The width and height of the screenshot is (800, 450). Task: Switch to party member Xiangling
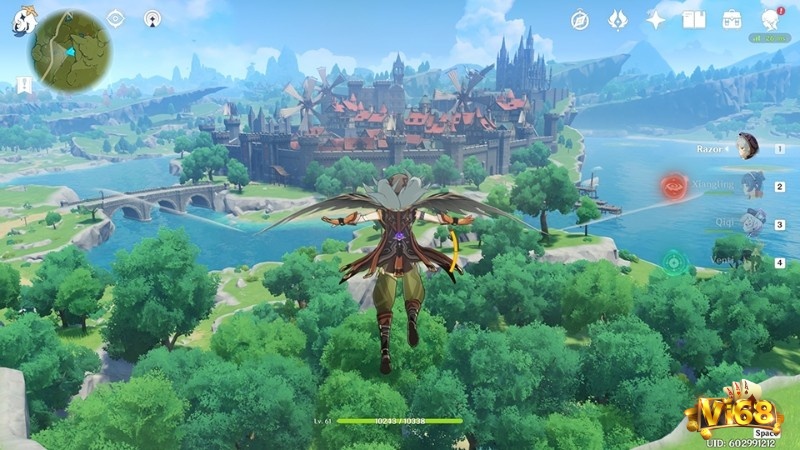point(752,185)
